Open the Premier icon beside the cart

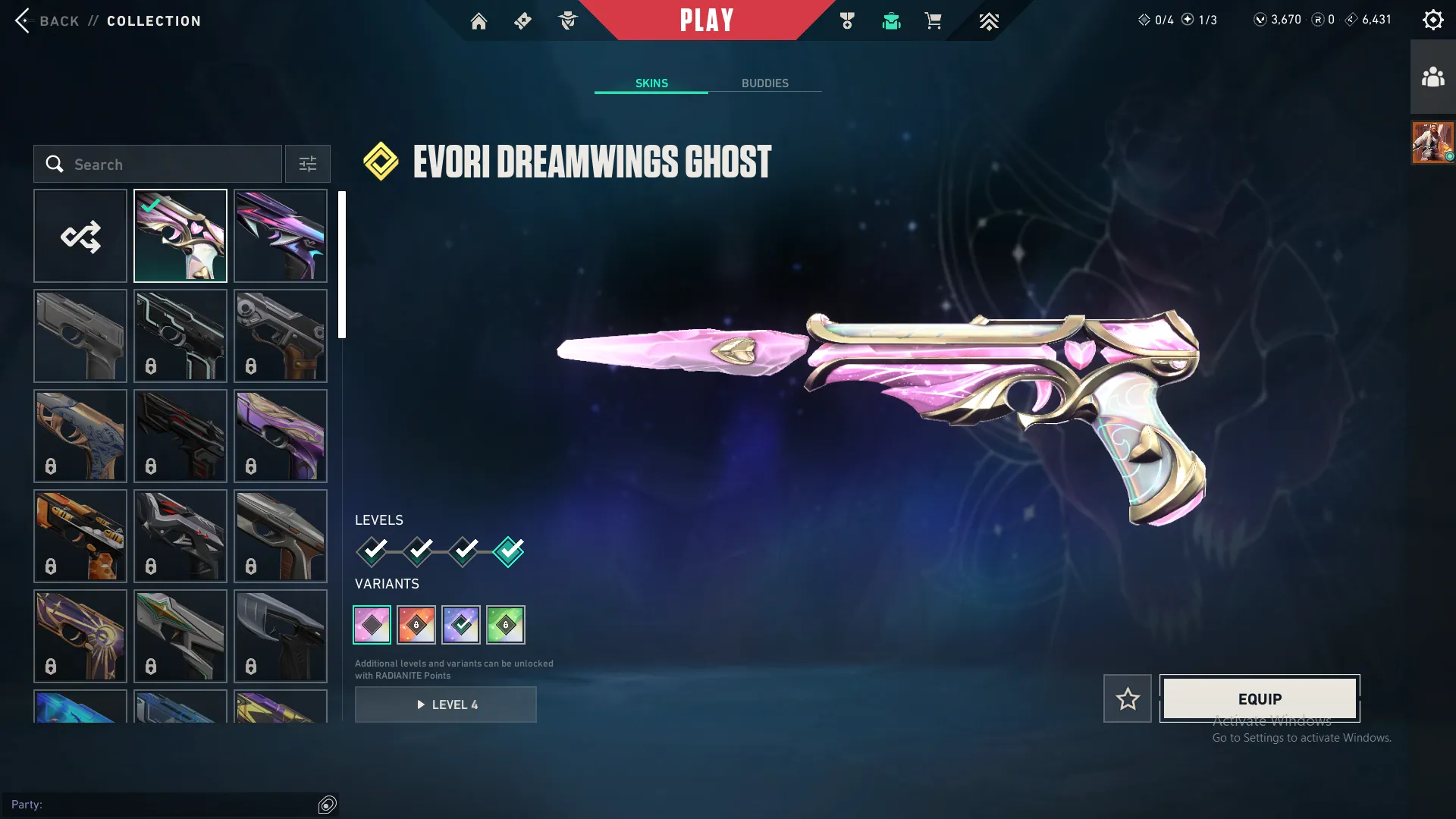tap(989, 20)
